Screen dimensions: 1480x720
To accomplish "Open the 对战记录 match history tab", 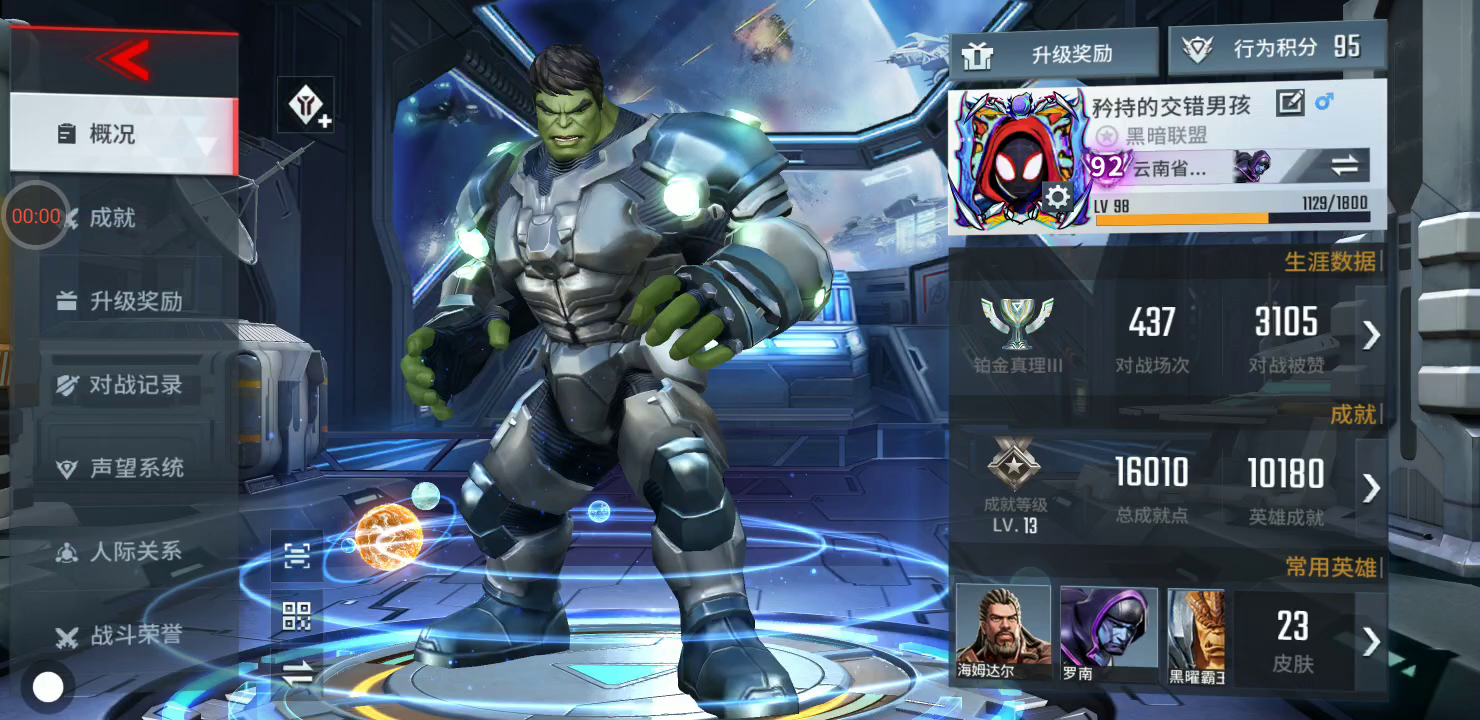I will click(x=135, y=385).
